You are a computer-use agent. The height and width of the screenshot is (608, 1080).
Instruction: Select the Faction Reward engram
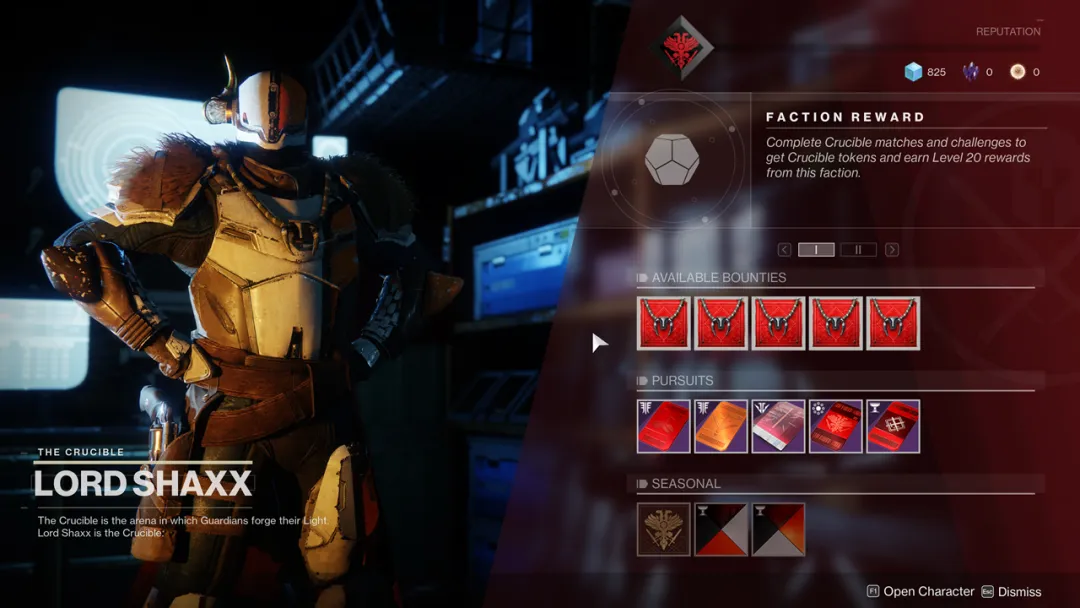[672, 159]
